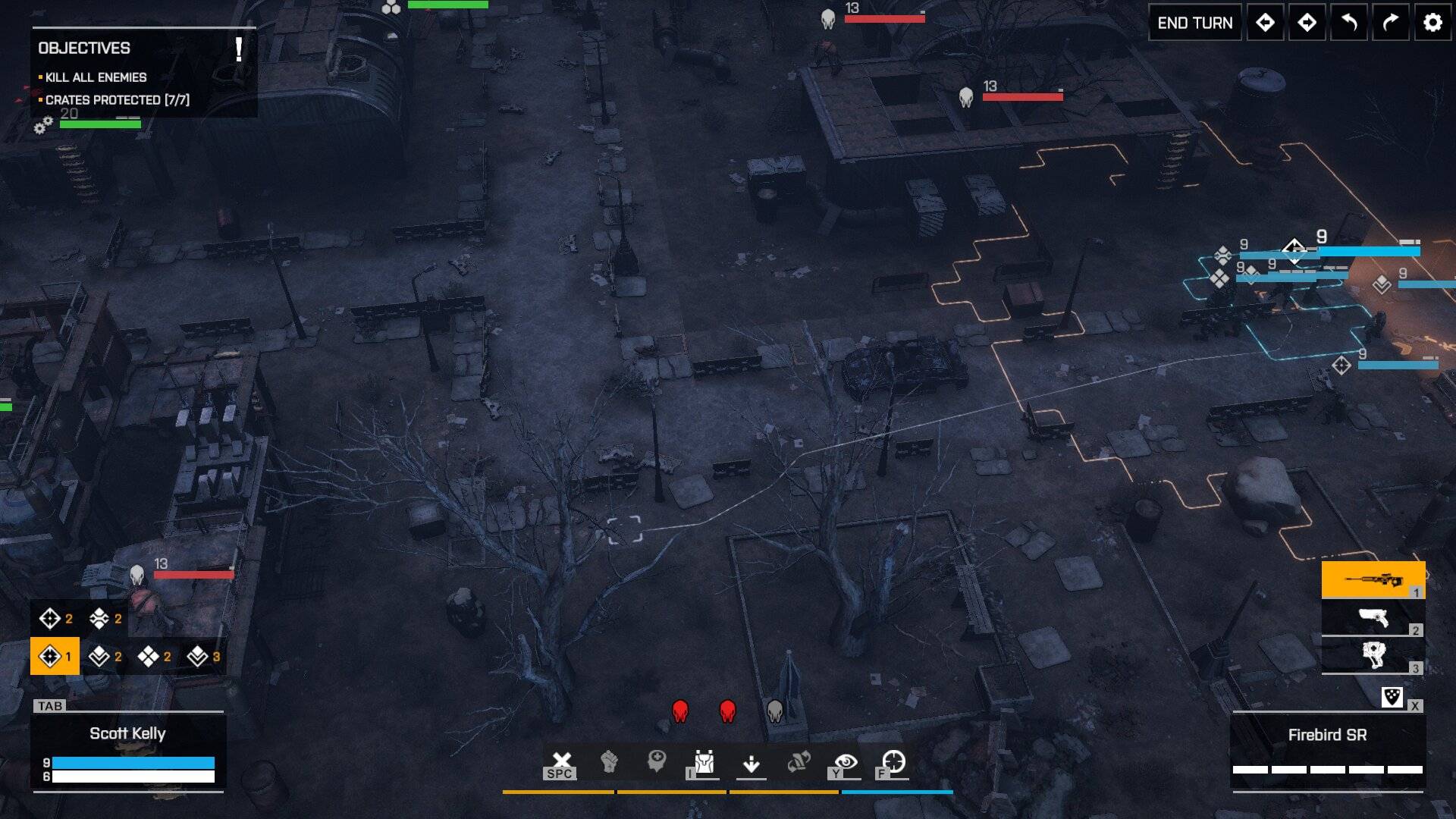Click the shield badge icon above Firebird SR
The width and height of the screenshot is (1456, 819).
(x=1392, y=697)
